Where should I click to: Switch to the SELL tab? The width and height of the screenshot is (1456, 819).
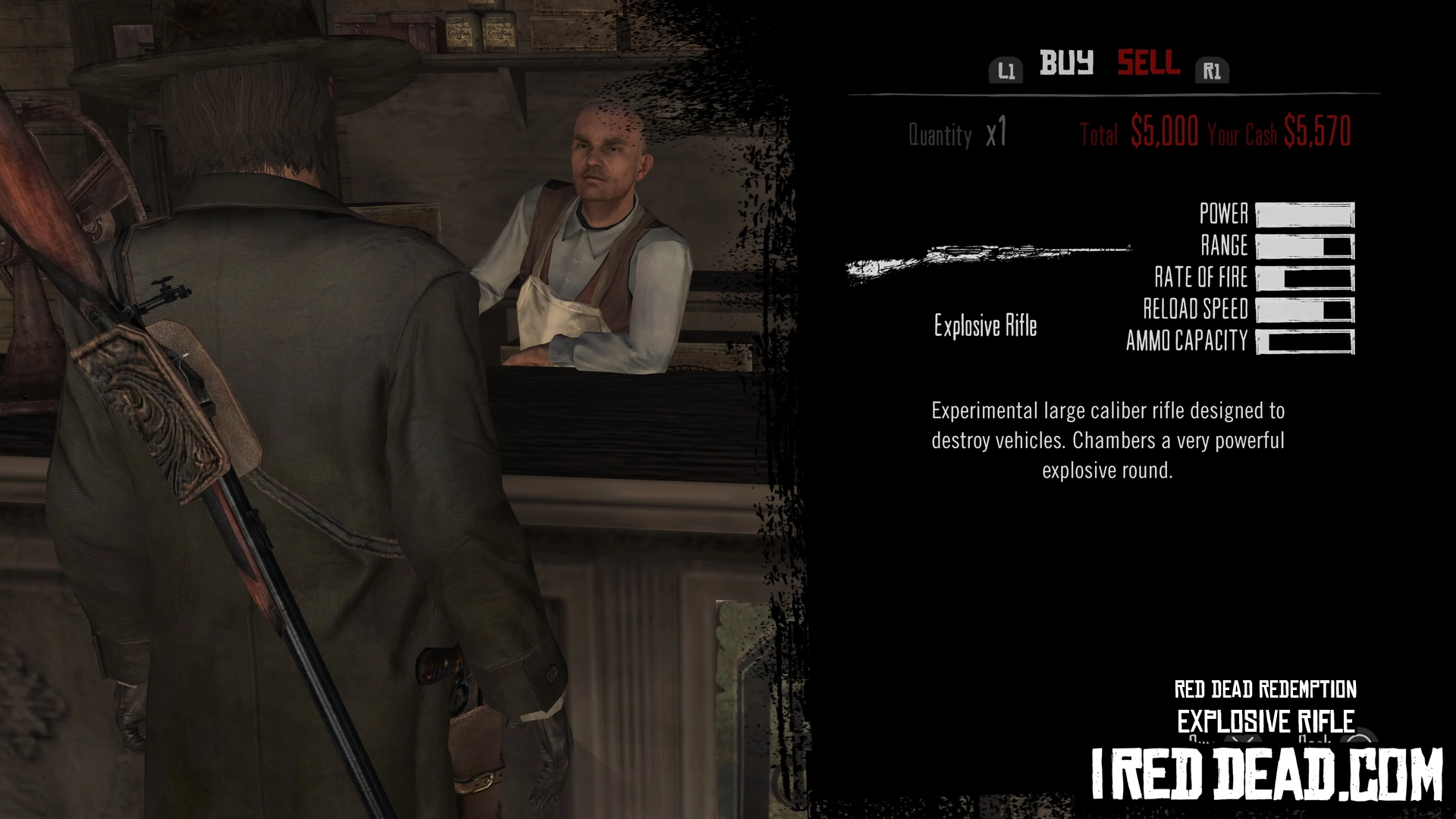click(1148, 63)
